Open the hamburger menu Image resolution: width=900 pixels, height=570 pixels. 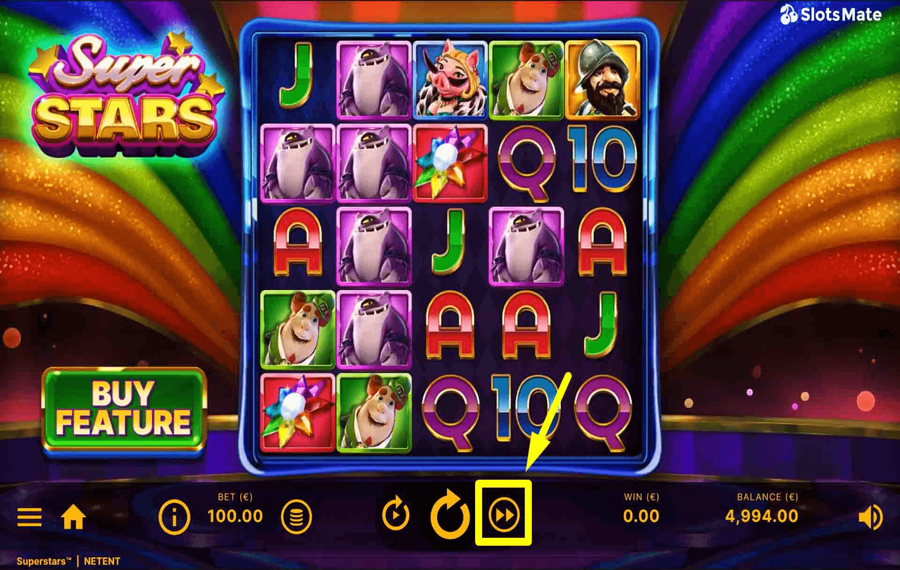point(29,517)
